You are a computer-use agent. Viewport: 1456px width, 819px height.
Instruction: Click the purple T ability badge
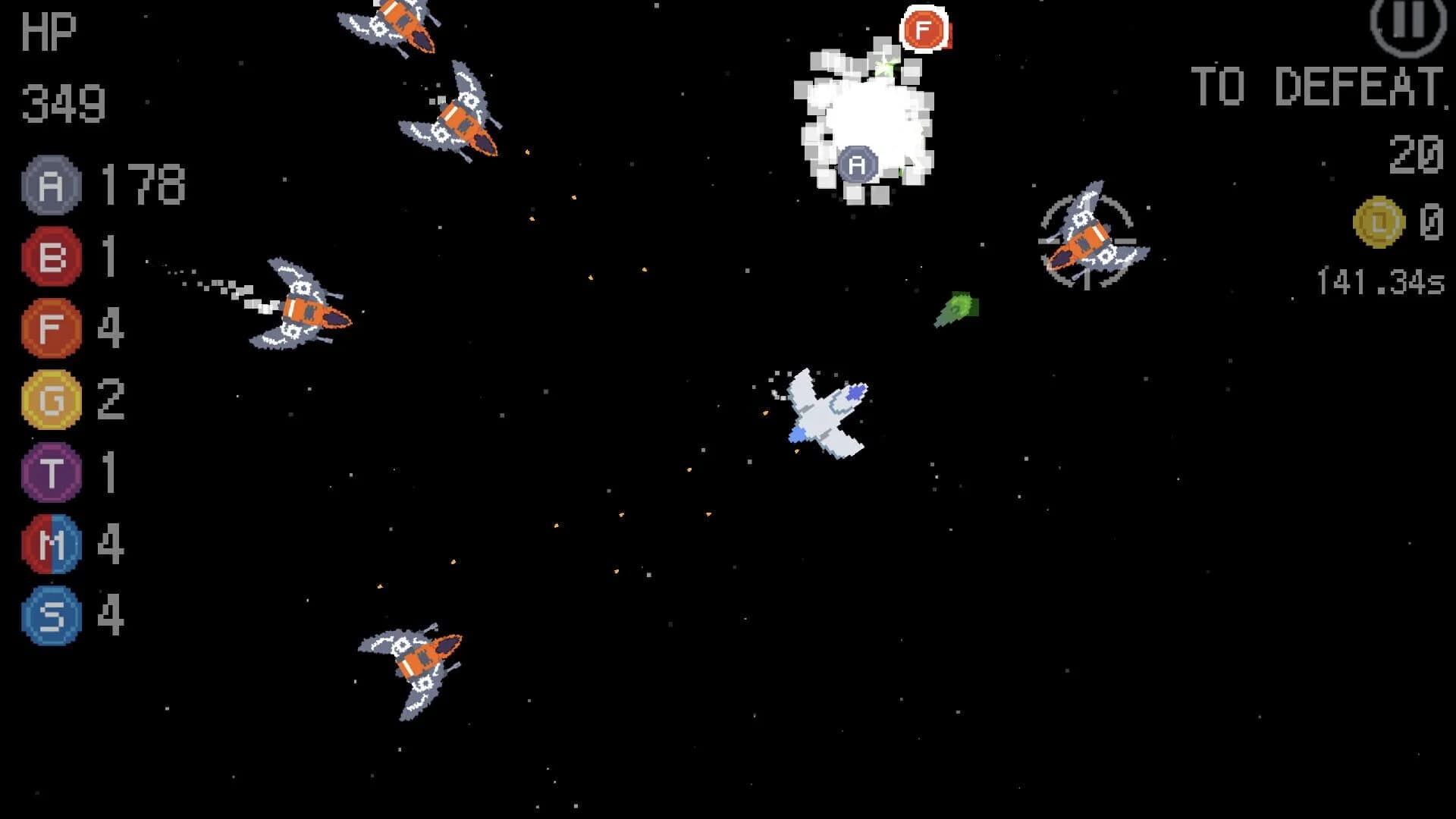(x=50, y=470)
